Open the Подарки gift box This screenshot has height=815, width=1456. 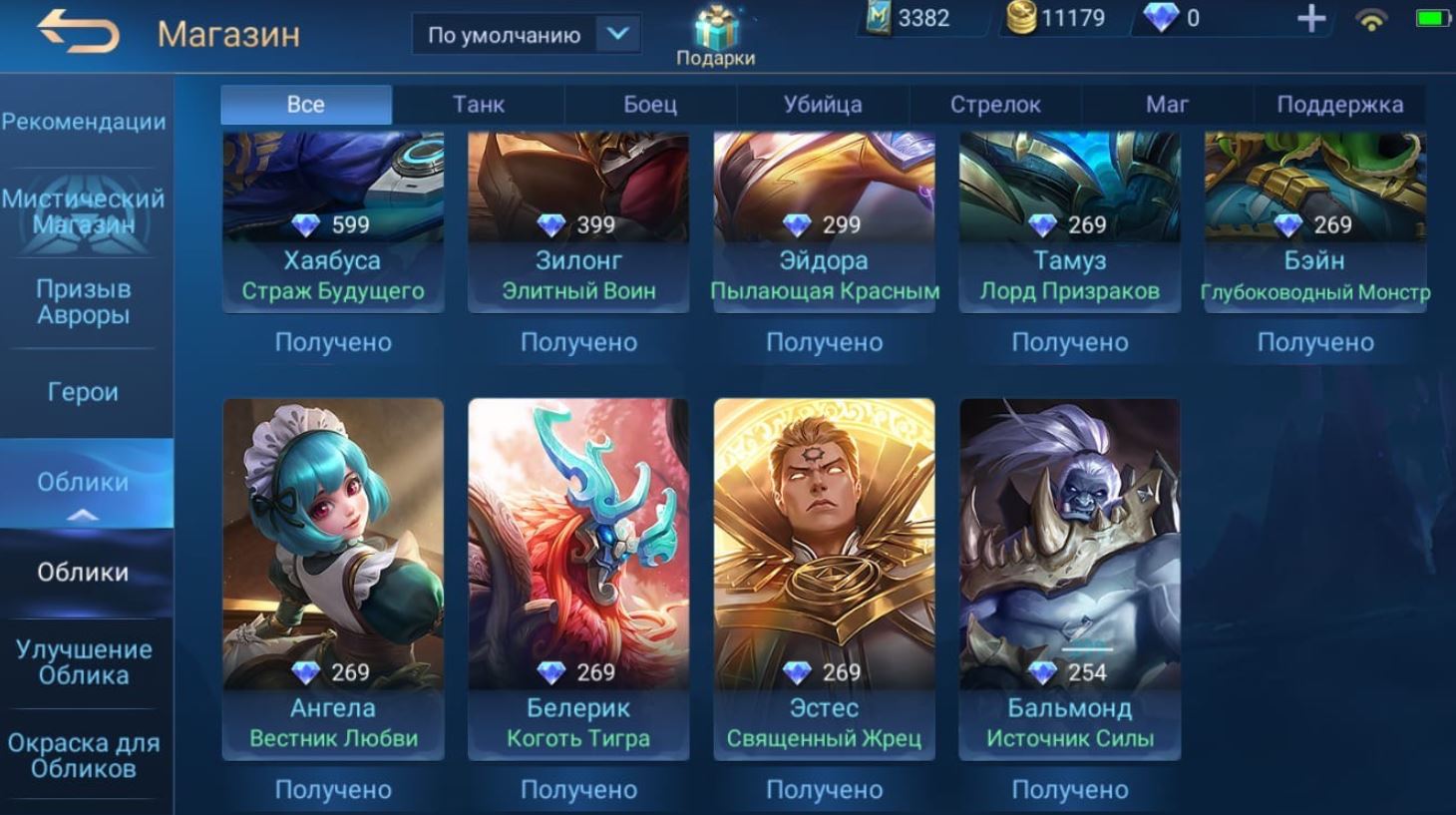tap(715, 36)
